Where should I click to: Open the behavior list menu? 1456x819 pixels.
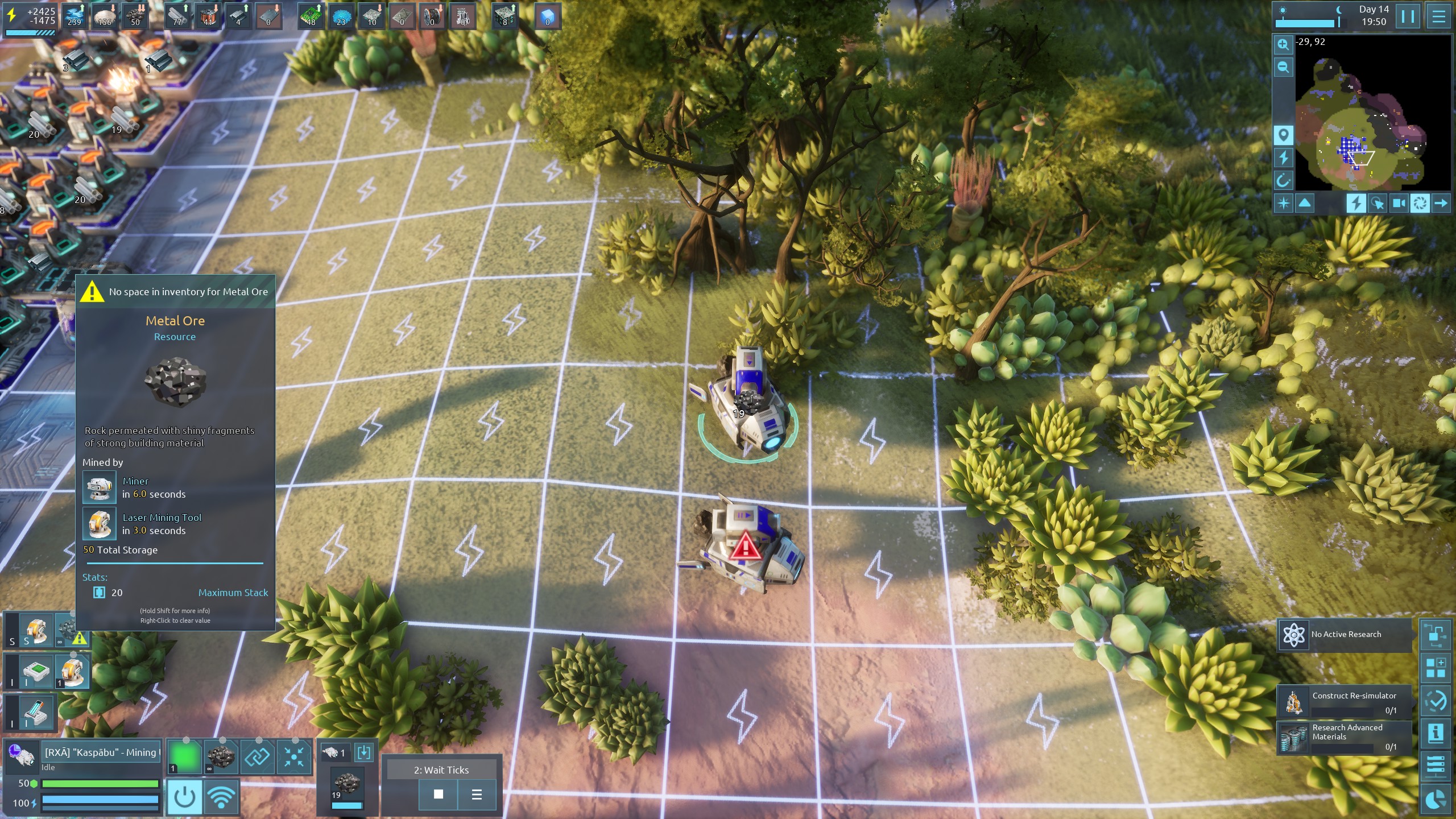click(477, 794)
